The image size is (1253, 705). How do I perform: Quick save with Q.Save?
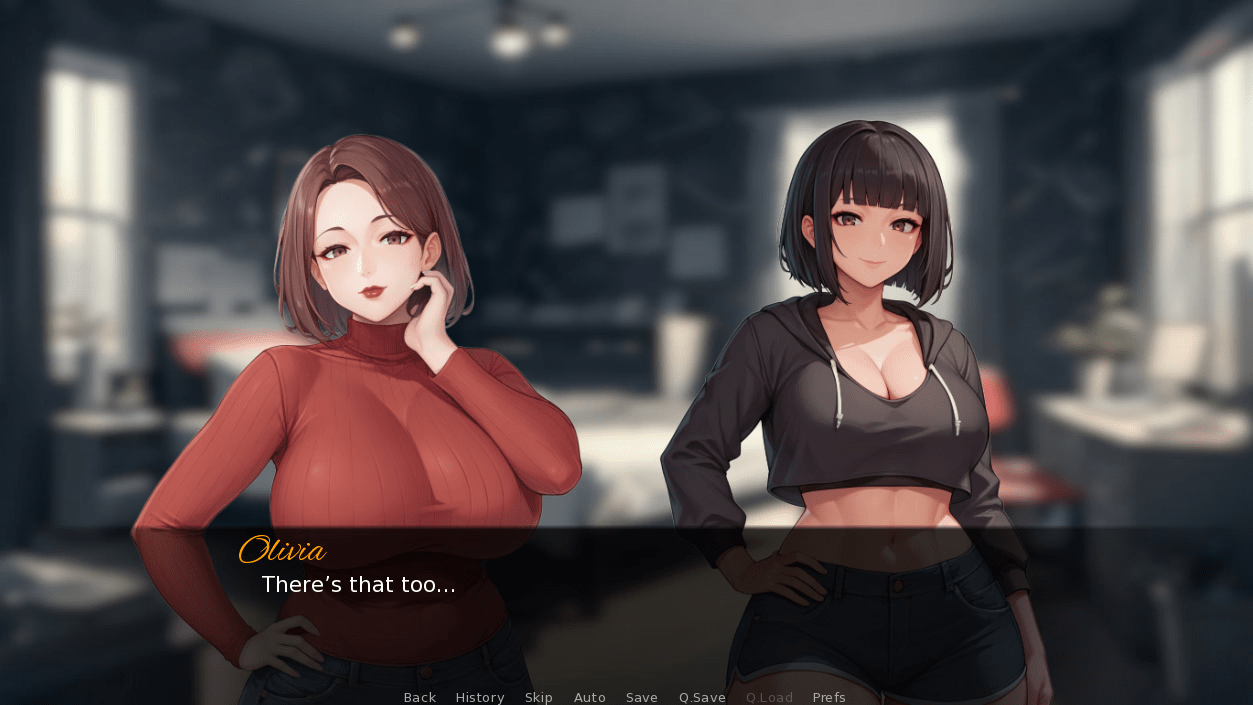pyautogui.click(x=702, y=697)
